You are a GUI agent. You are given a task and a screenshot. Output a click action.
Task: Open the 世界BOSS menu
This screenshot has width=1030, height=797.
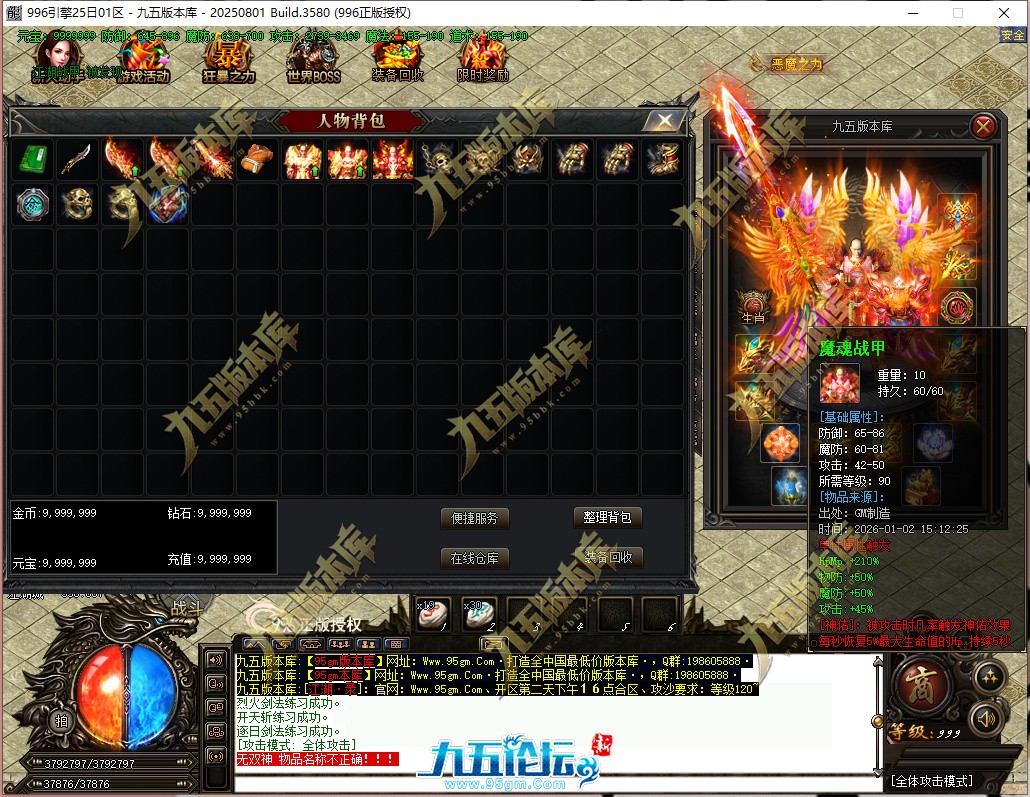[x=313, y=62]
